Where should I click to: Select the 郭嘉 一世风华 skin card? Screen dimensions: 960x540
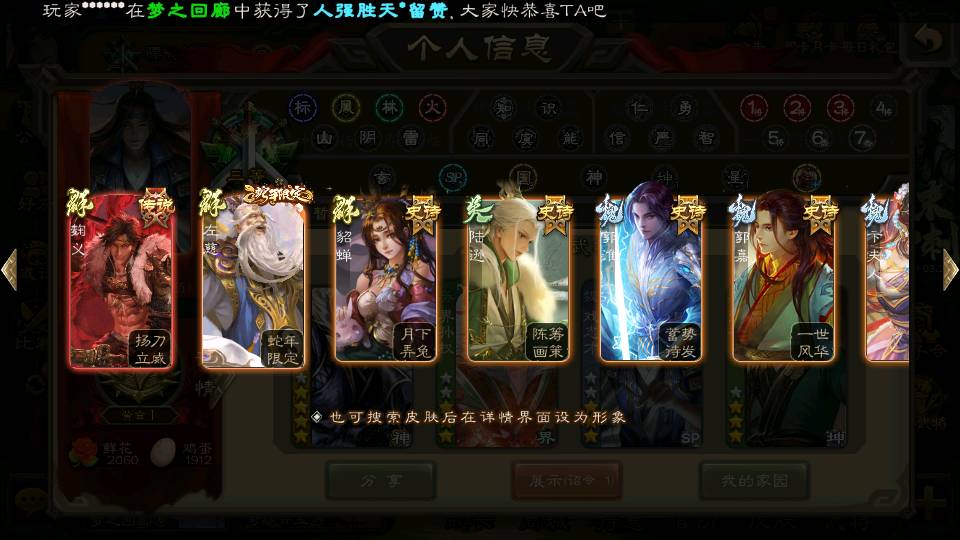point(783,280)
